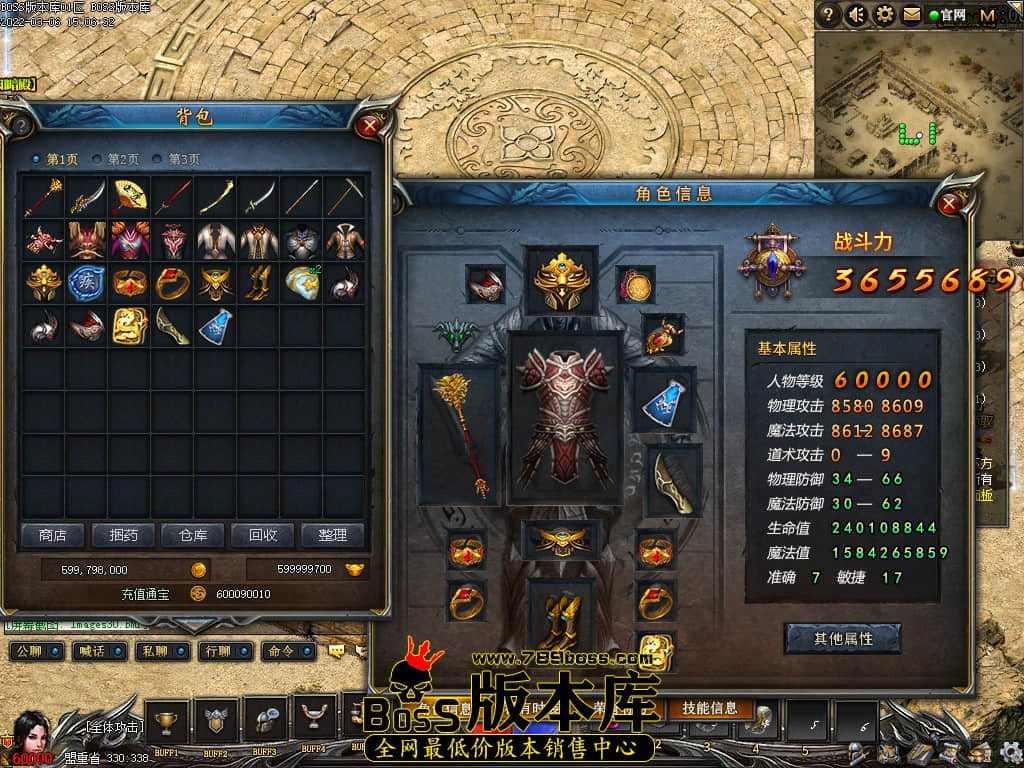
Task: Select the 喊话 shout channel
Action: 99,651
